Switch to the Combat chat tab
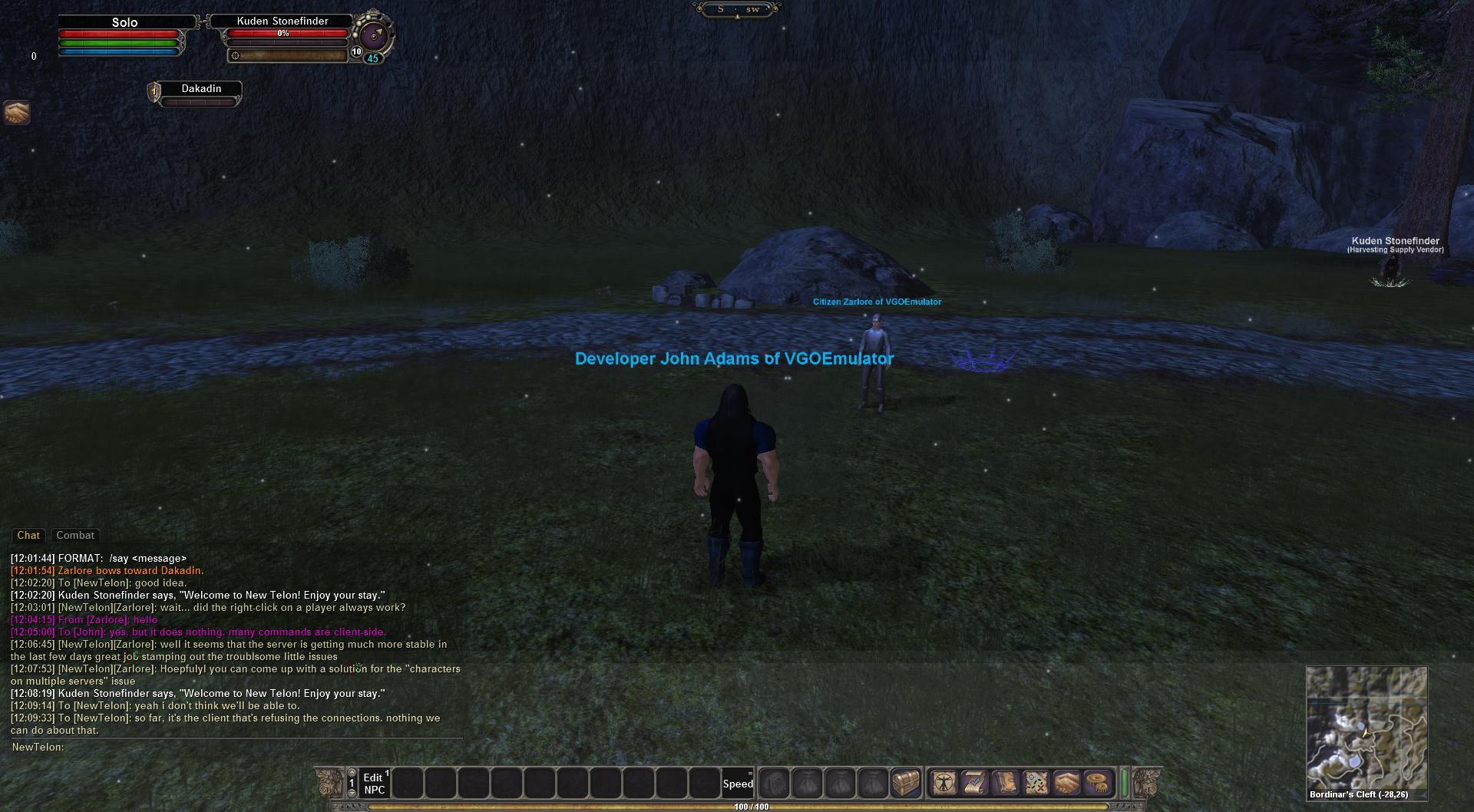The width and height of the screenshot is (1474, 812). 75,536
